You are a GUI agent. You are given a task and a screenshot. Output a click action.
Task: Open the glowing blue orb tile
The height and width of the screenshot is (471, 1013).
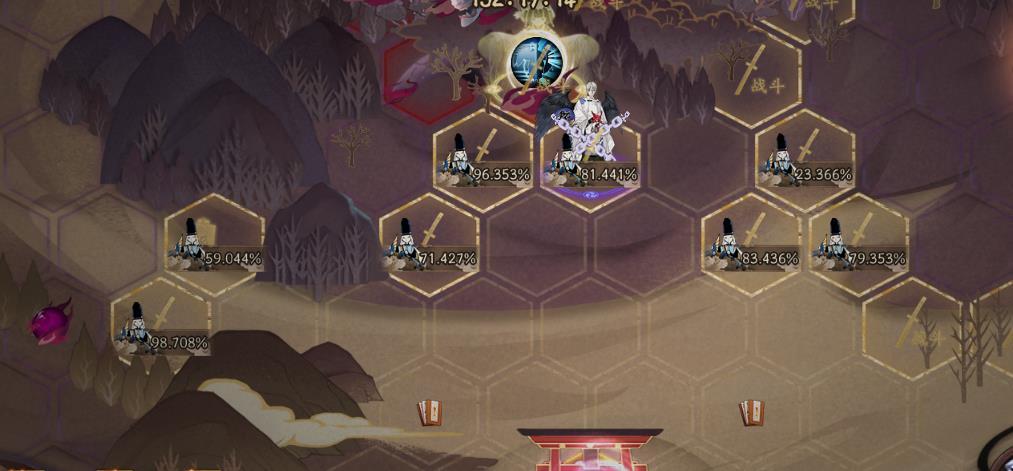(x=533, y=62)
